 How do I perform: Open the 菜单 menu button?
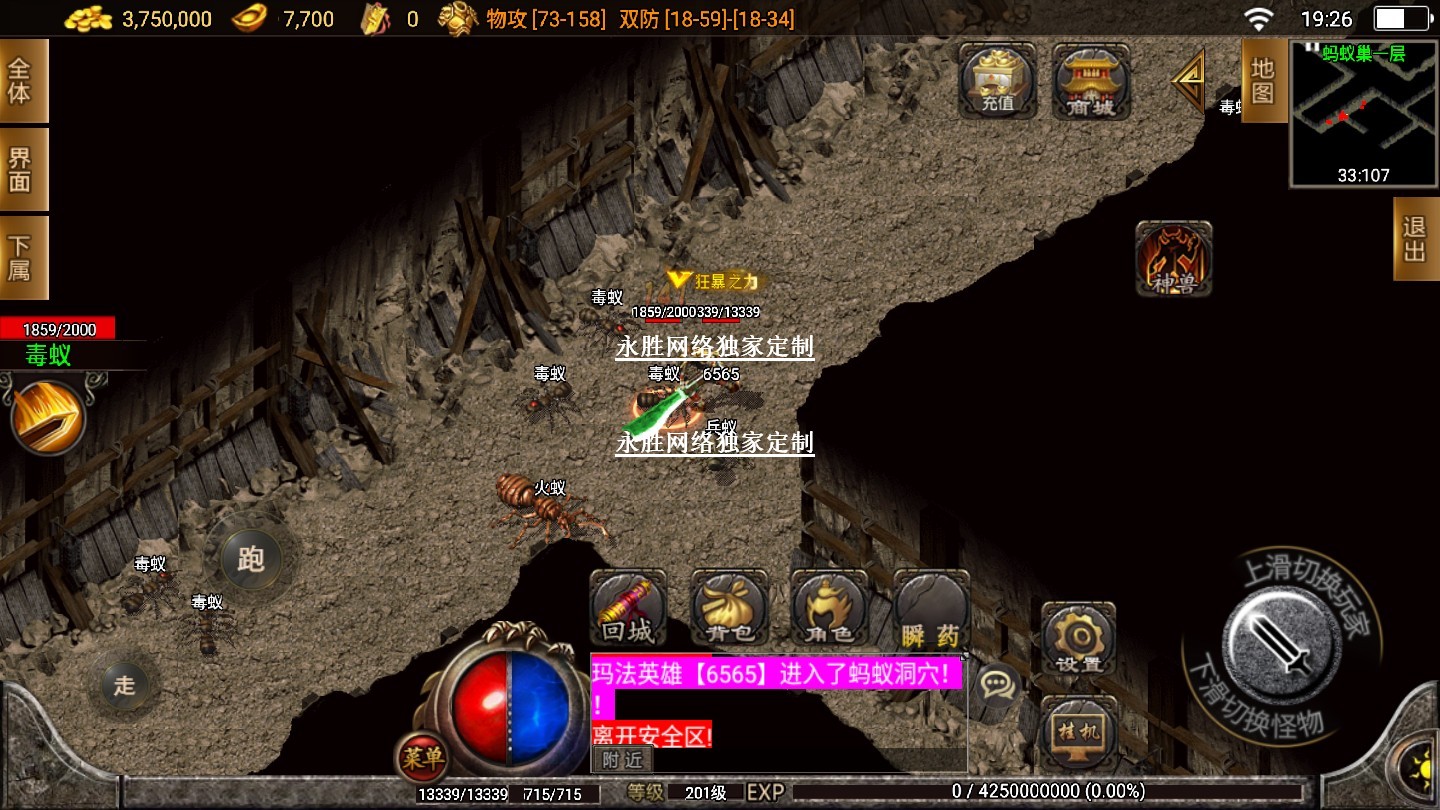(421, 759)
